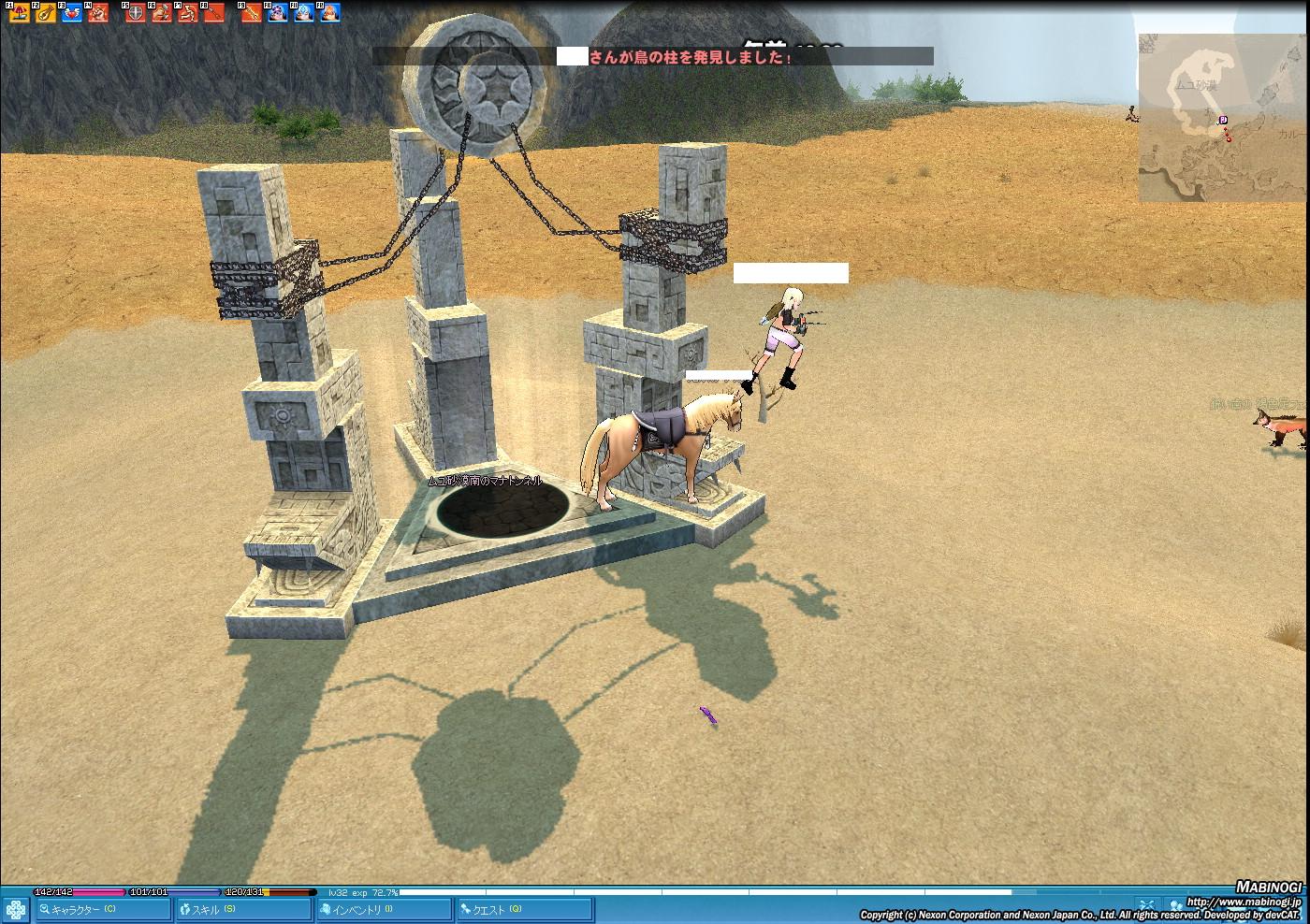
Task: Select the F6 hand-with-blades skill
Action: point(162,13)
